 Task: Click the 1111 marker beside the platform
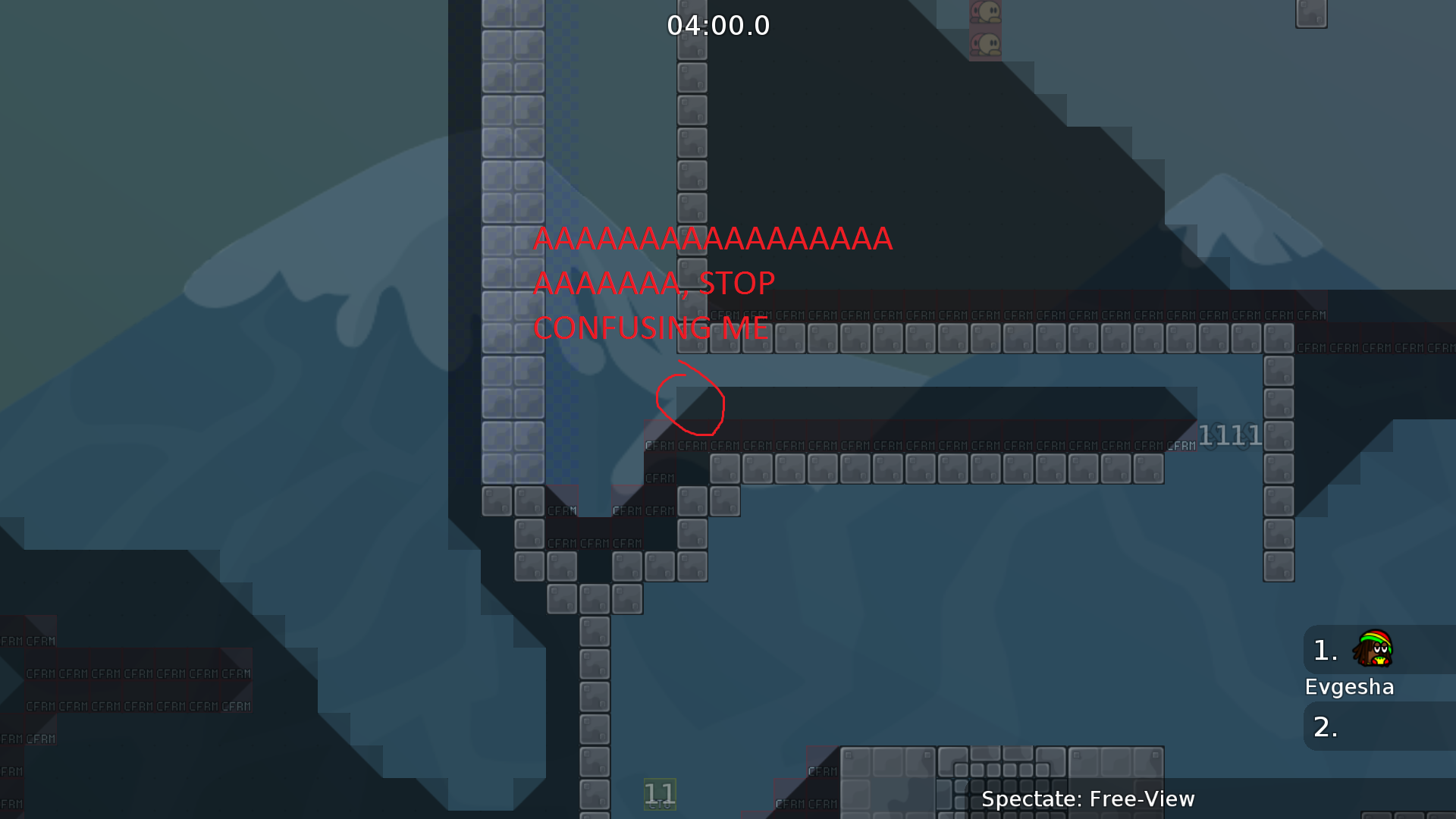click(1231, 434)
